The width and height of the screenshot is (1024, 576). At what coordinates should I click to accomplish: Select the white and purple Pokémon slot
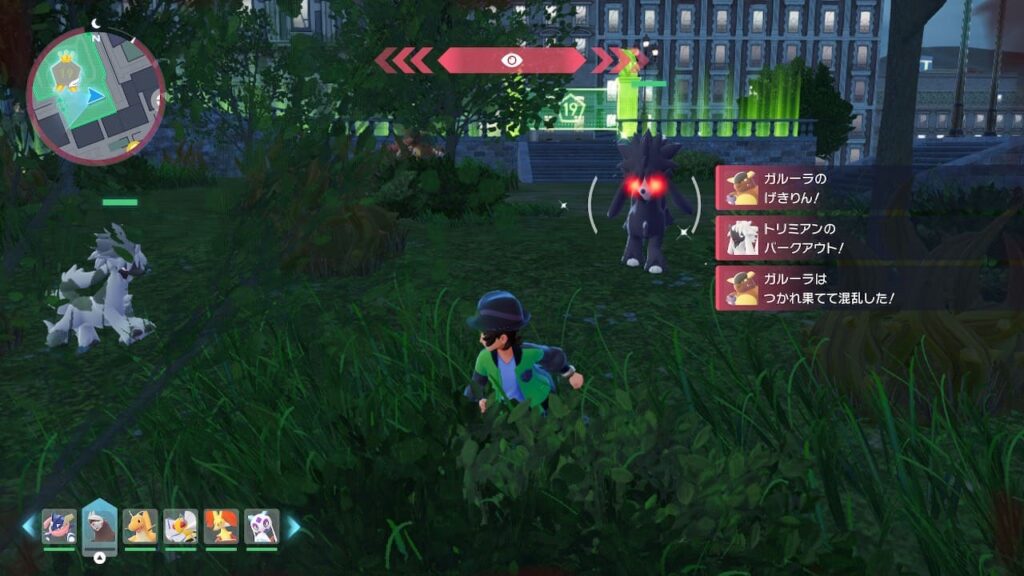[261, 526]
